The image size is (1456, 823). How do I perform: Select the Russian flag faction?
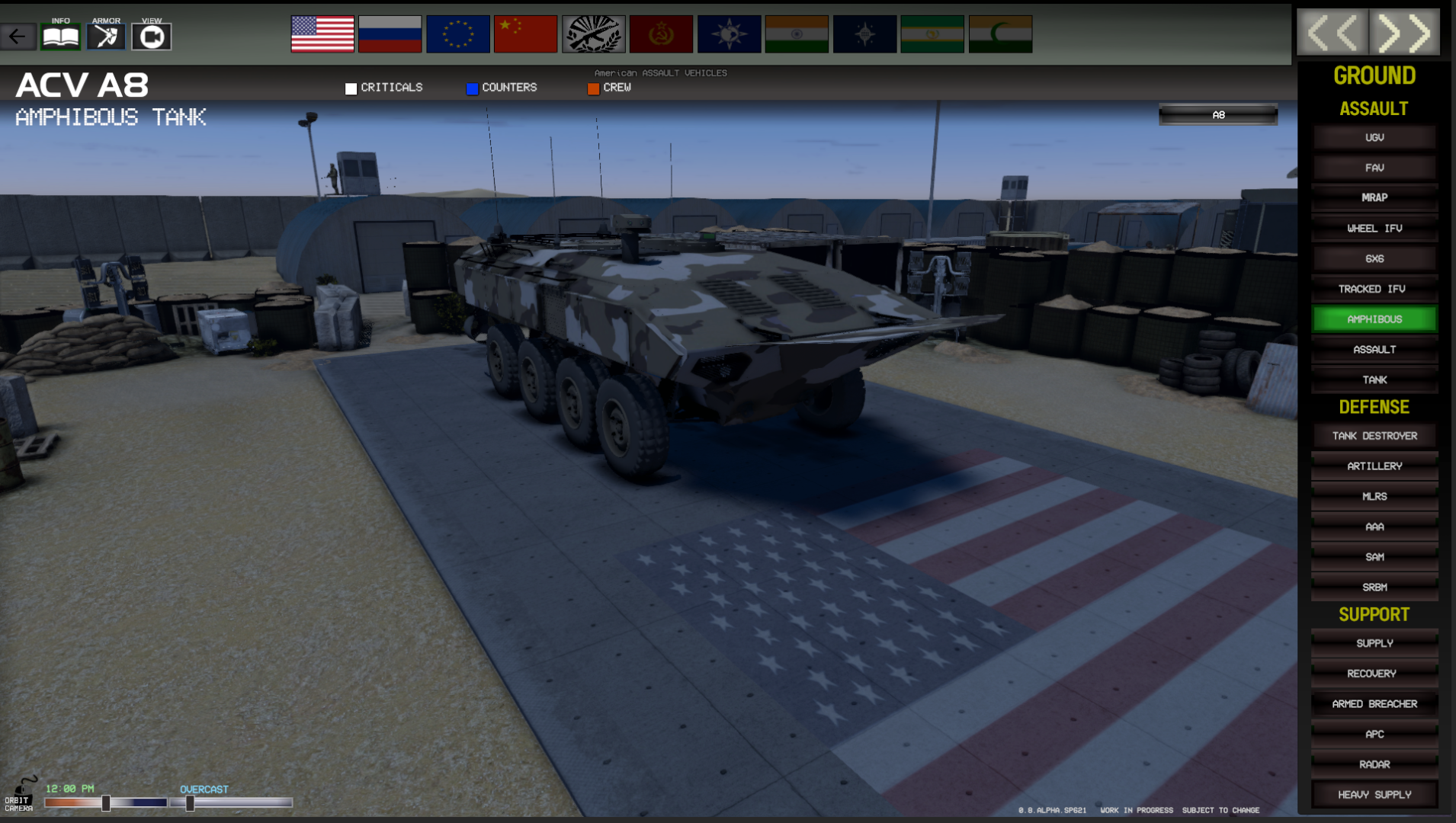[390, 34]
